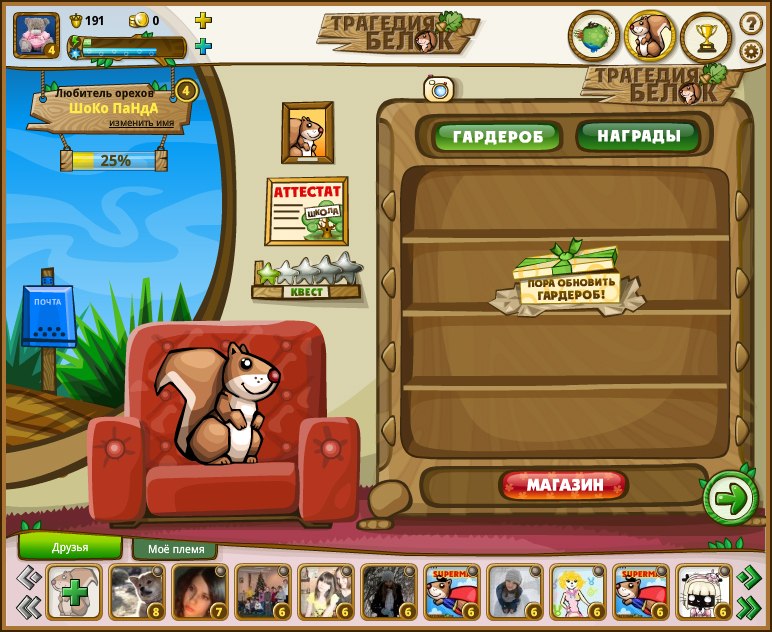This screenshot has width=772, height=632.
Task: Open the Гардероб wardrobe tab
Action: (497, 136)
